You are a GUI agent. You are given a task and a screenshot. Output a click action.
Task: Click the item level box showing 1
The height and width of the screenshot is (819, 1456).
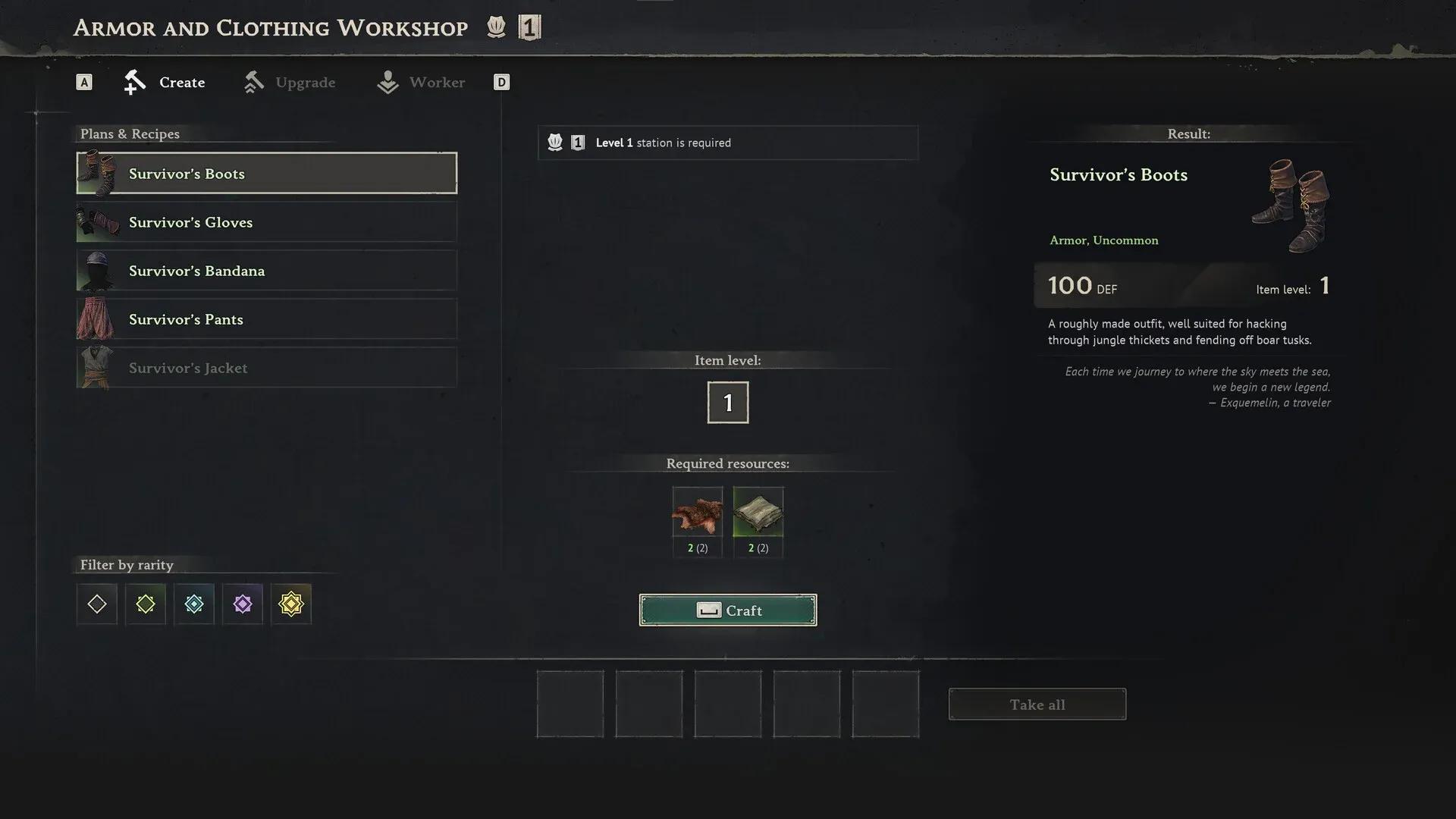tap(727, 402)
